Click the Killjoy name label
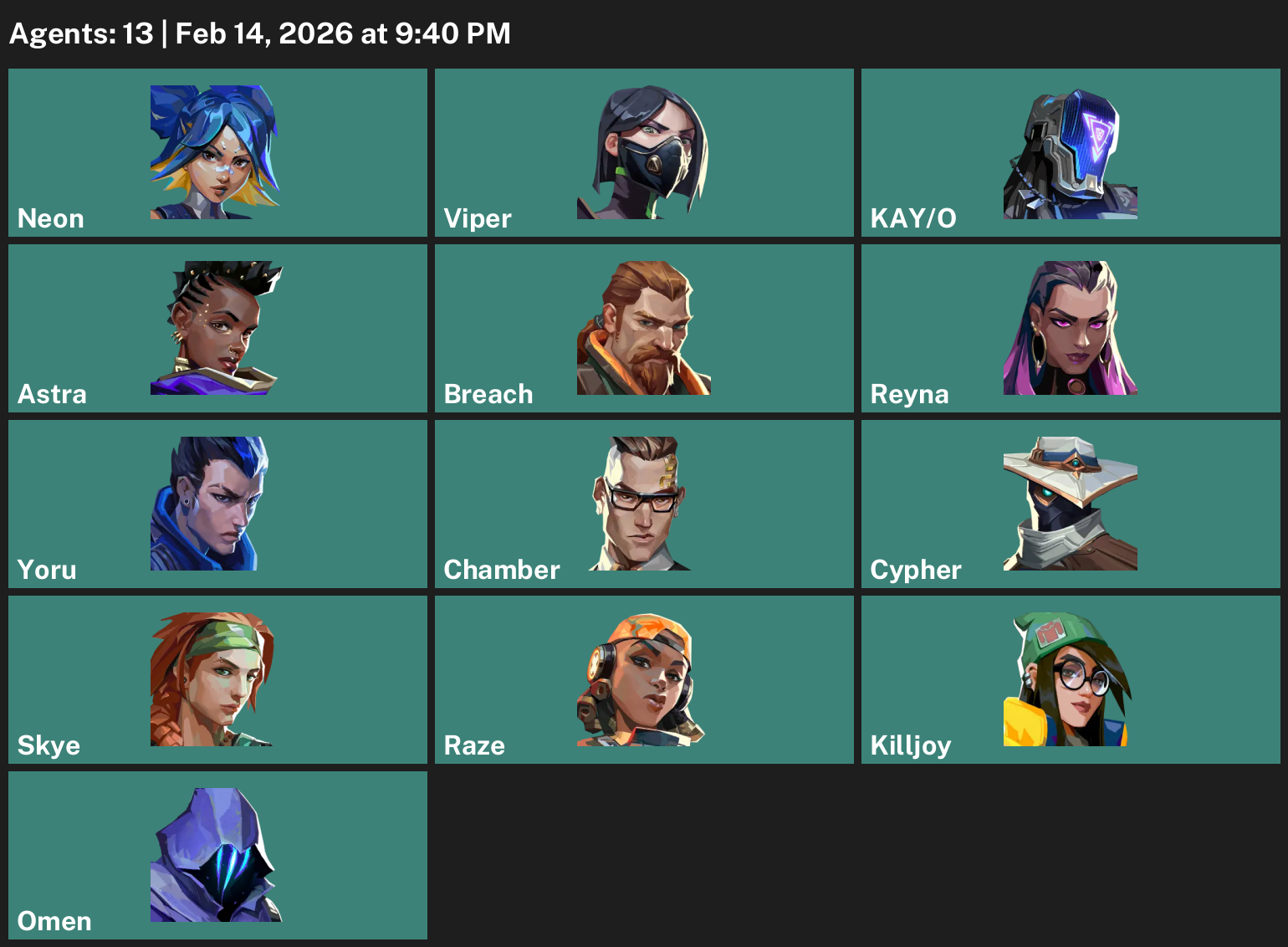The width and height of the screenshot is (1288, 947). [912, 745]
